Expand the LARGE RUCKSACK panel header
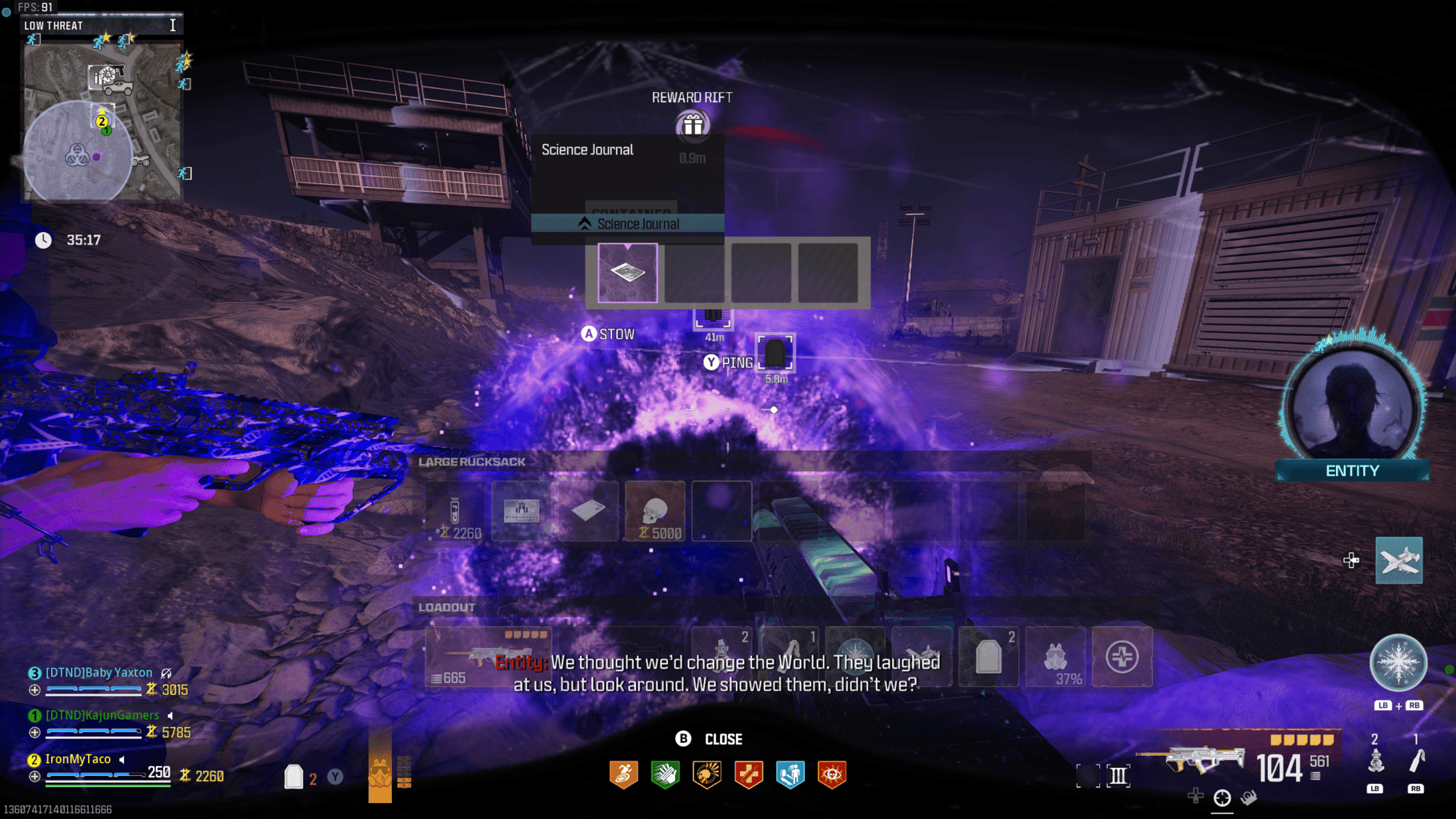Screen dimensions: 1456x819 [470, 461]
